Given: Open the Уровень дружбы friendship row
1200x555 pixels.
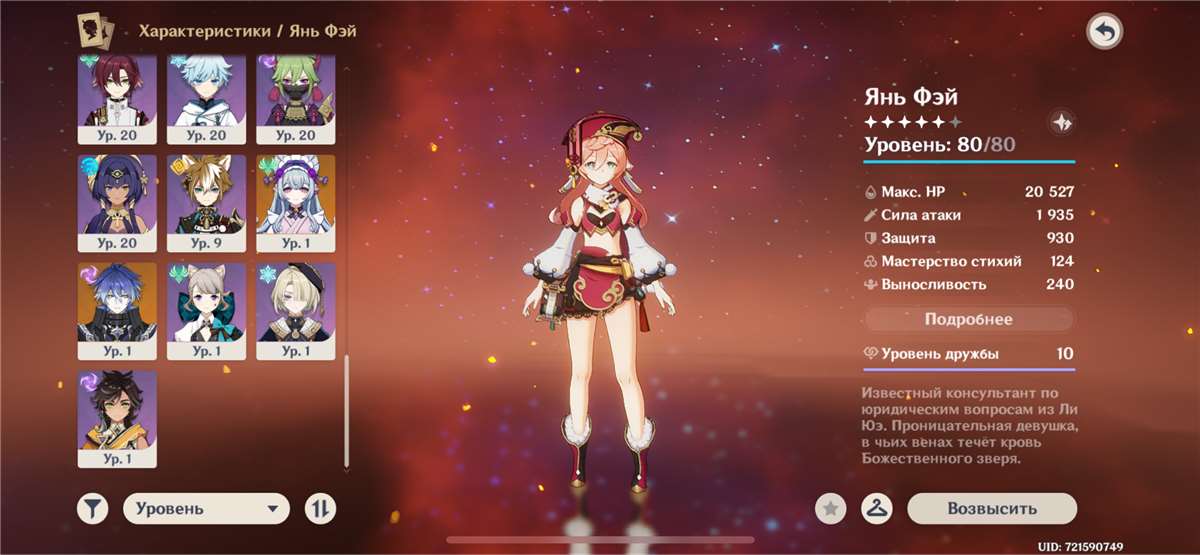Looking at the screenshot, I should click(x=968, y=354).
